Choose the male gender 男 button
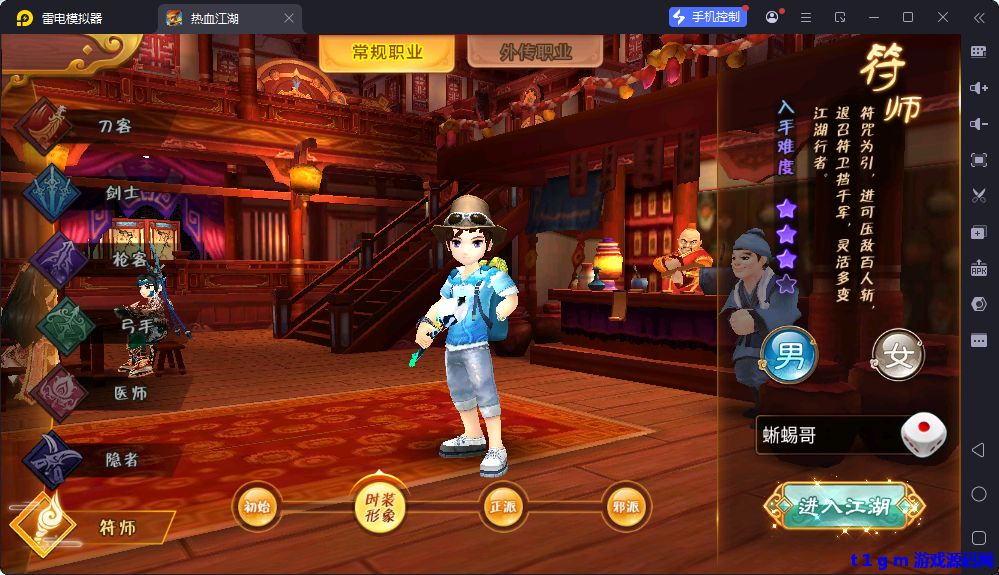 [790, 355]
